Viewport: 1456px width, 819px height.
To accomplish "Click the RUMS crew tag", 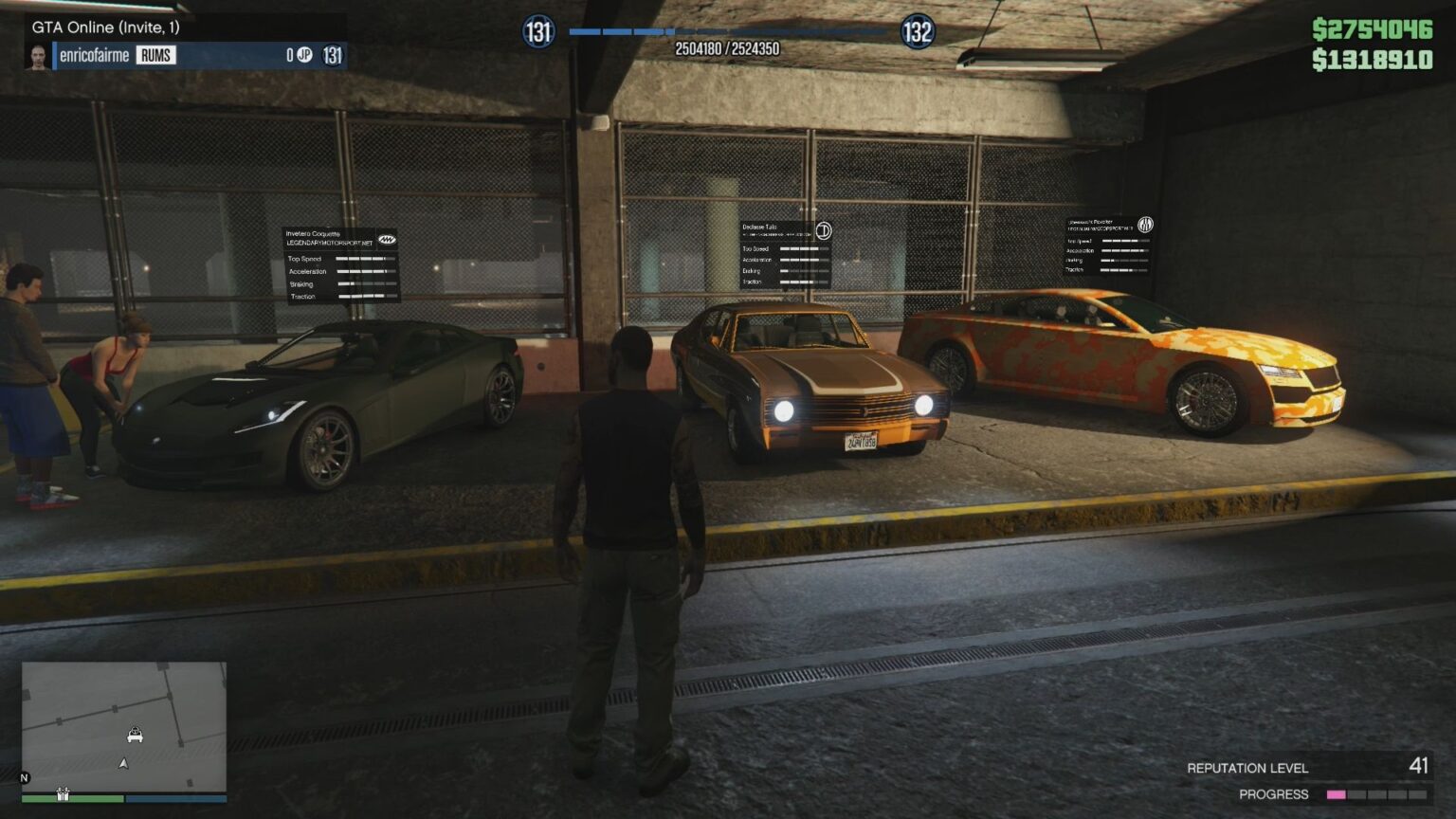I will click(x=155, y=55).
